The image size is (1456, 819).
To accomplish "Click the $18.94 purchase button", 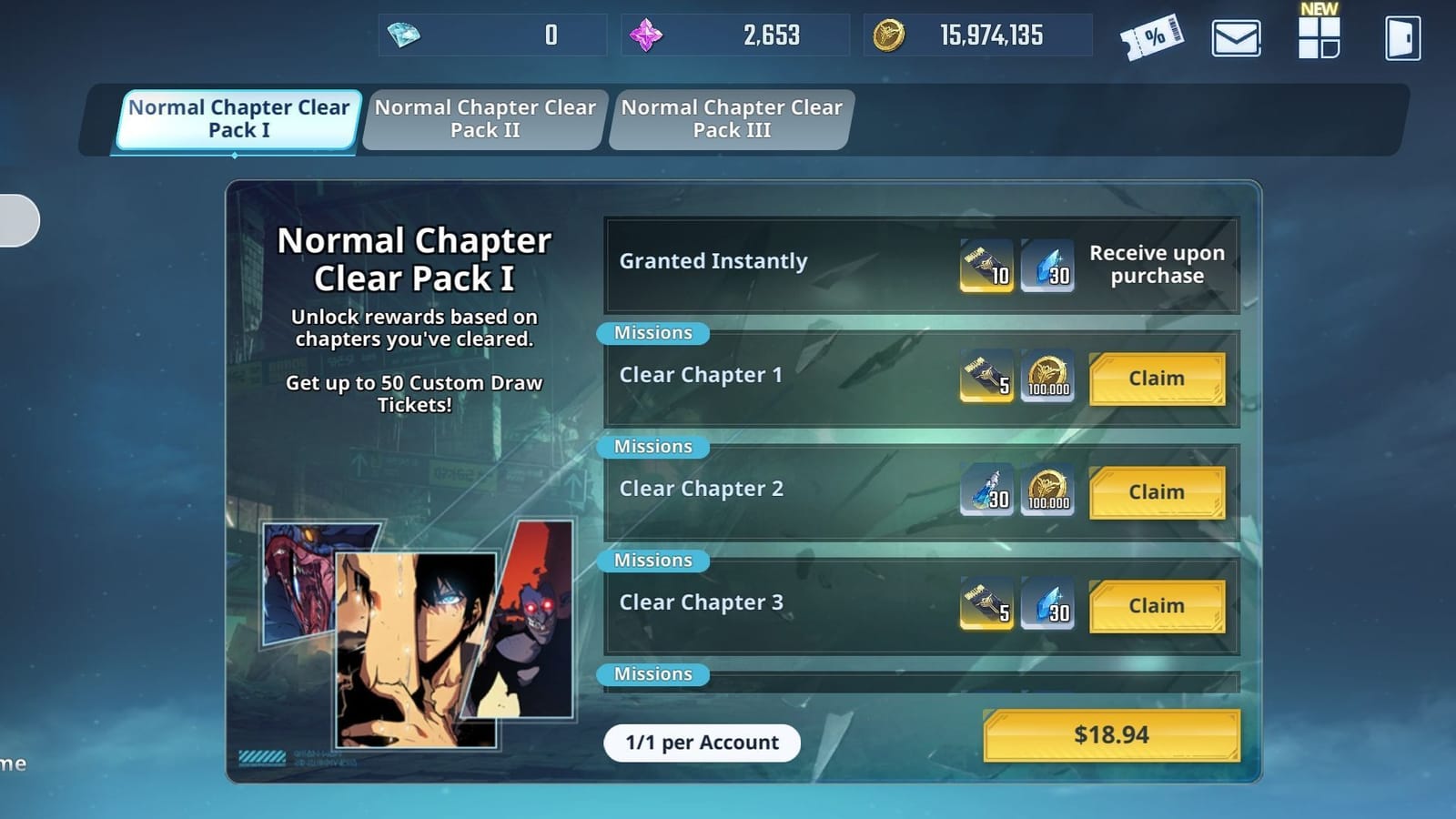I will click(x=1110, y=735).
